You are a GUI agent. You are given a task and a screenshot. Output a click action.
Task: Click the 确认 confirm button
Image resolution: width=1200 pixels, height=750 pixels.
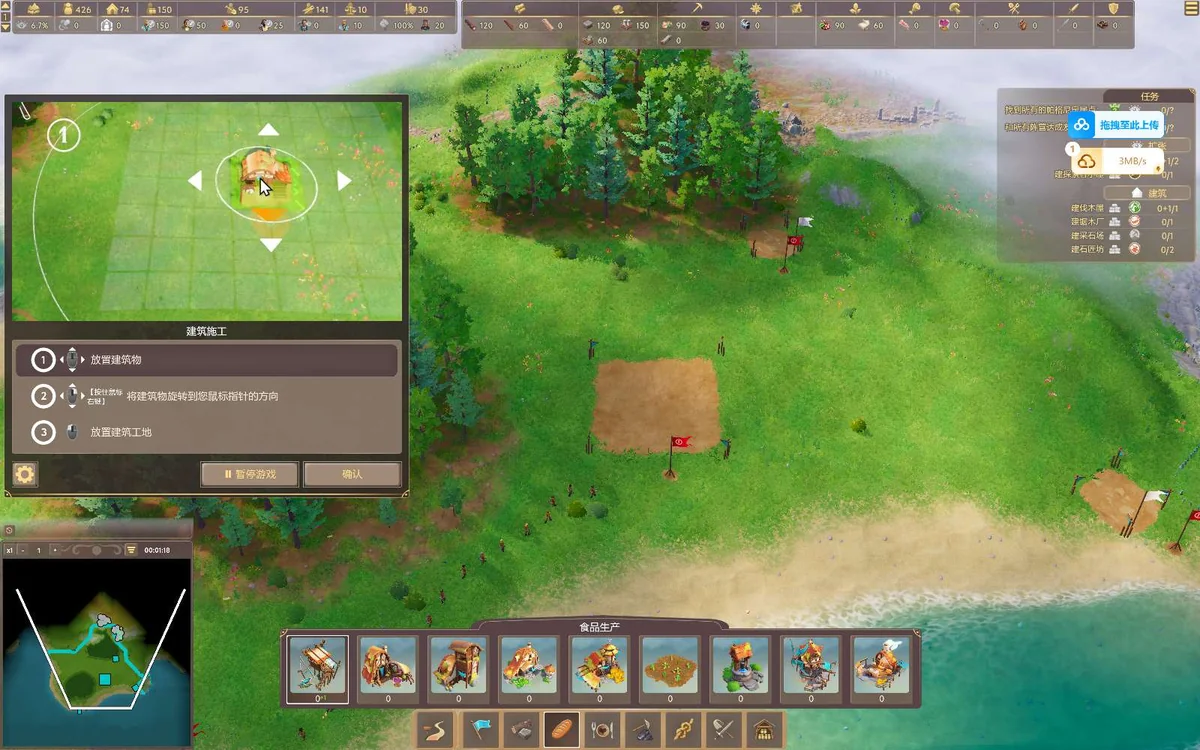352,474
